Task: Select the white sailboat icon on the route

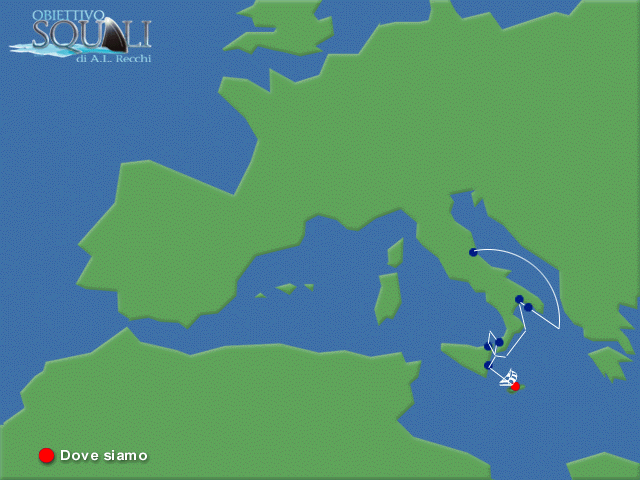Action: [x=509, y=378]
